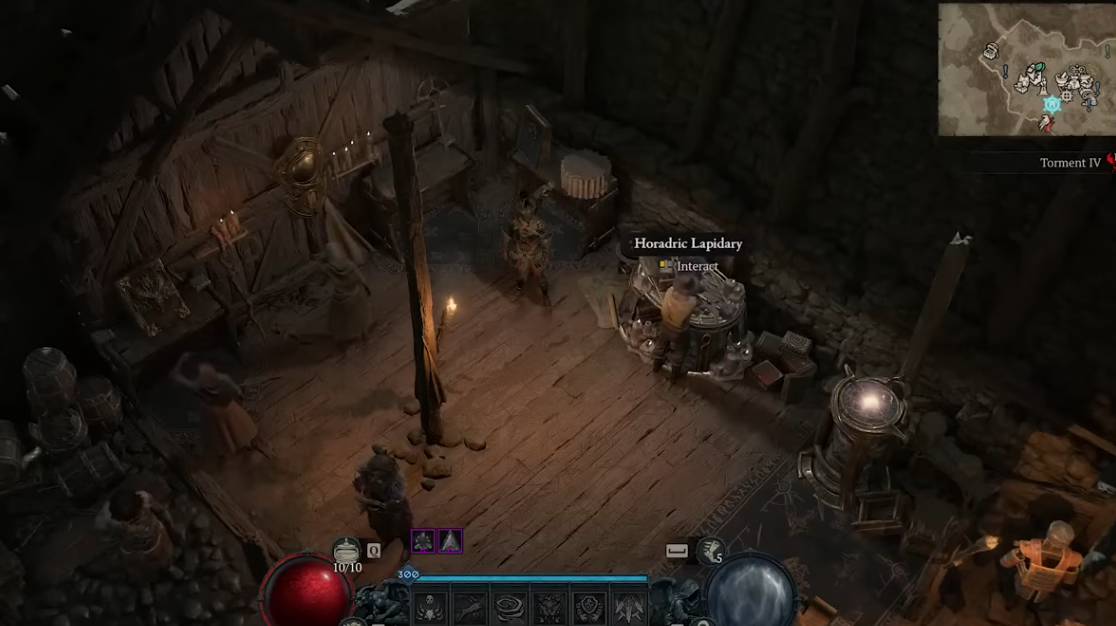
Task: Use the healing potion icon
Action: pyautogui.click(x=347, y=551)
